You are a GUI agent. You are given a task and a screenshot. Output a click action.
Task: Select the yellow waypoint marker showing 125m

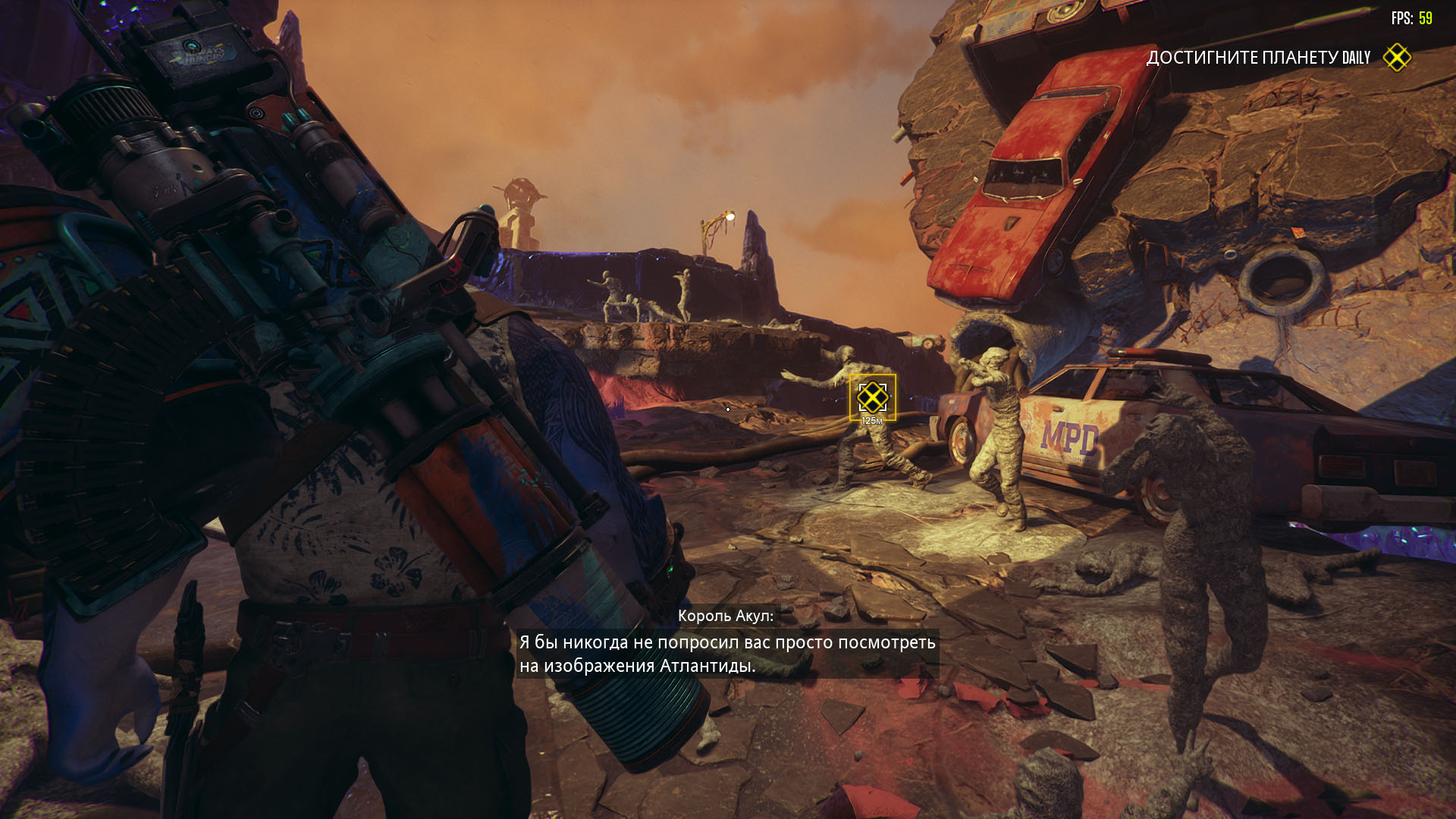tap(872, 397)
